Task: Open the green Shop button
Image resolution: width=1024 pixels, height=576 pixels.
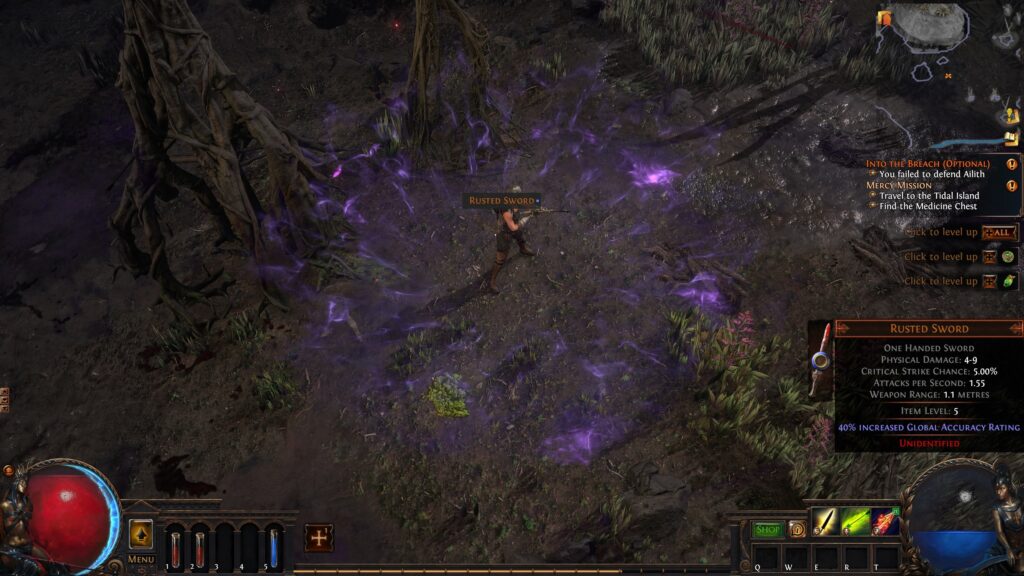Action: coord(768,529)
